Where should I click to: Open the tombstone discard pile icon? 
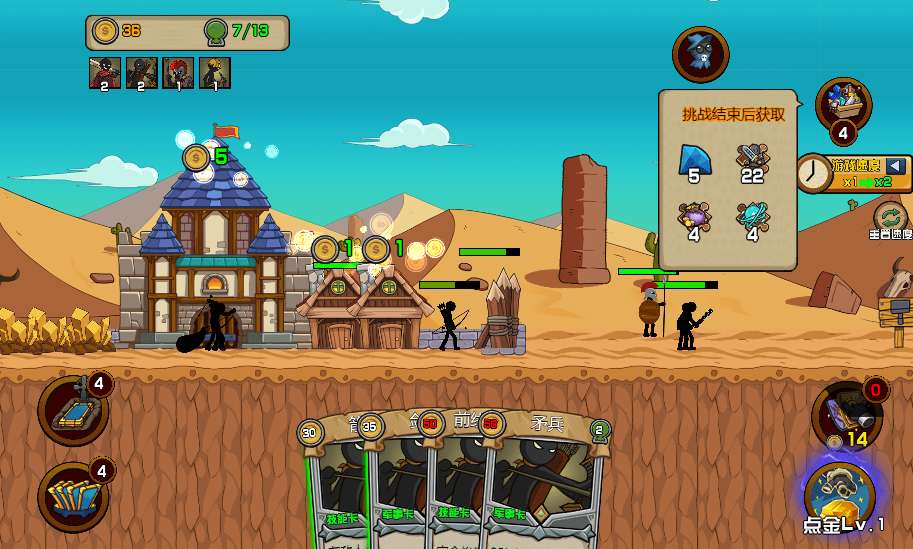pyautogui.click(x=73, y=410)
